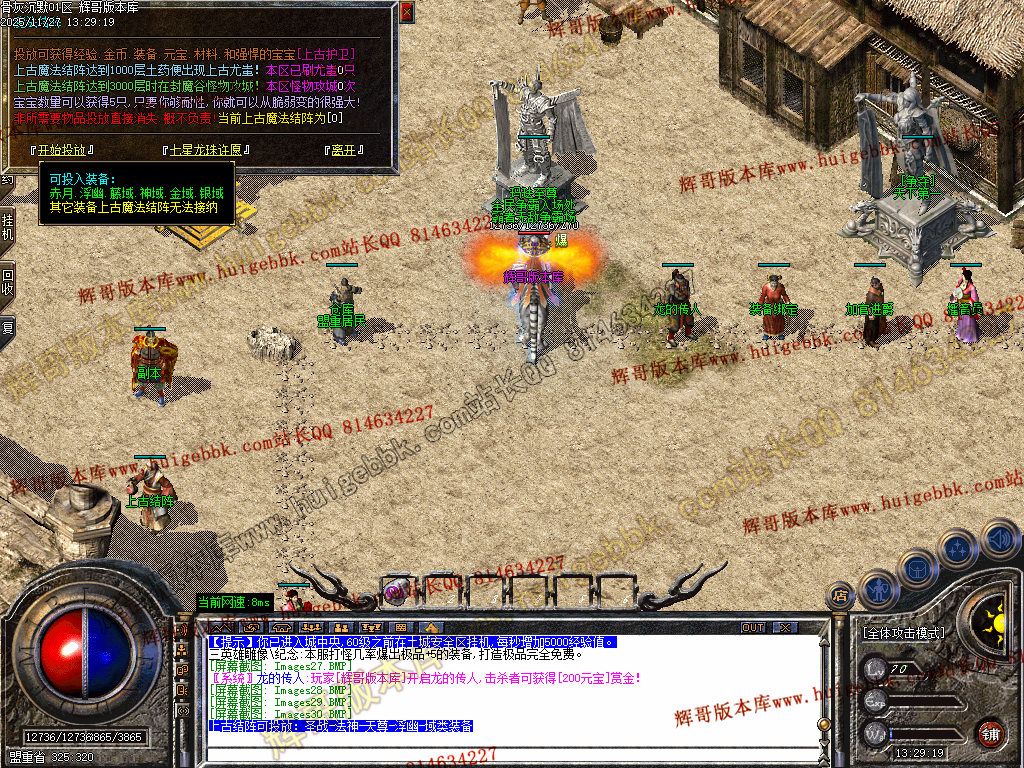Close the chat panel with X
Image resolution: width=1024 pixels, height=768 pixels.
(x=785, y=627)
